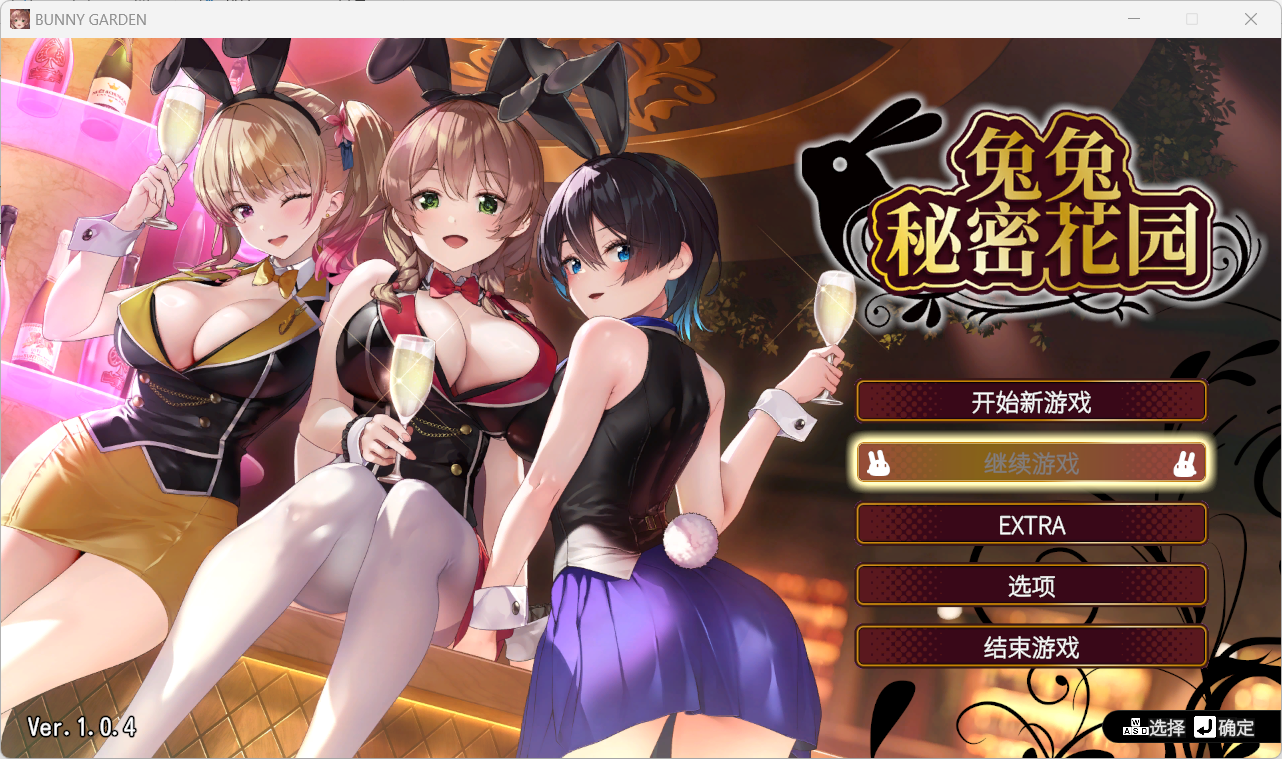Viewport: 1282px width, 759px height.
Task: Select 结束游戏 to quit the game
Action: (x=1031, y=647)
